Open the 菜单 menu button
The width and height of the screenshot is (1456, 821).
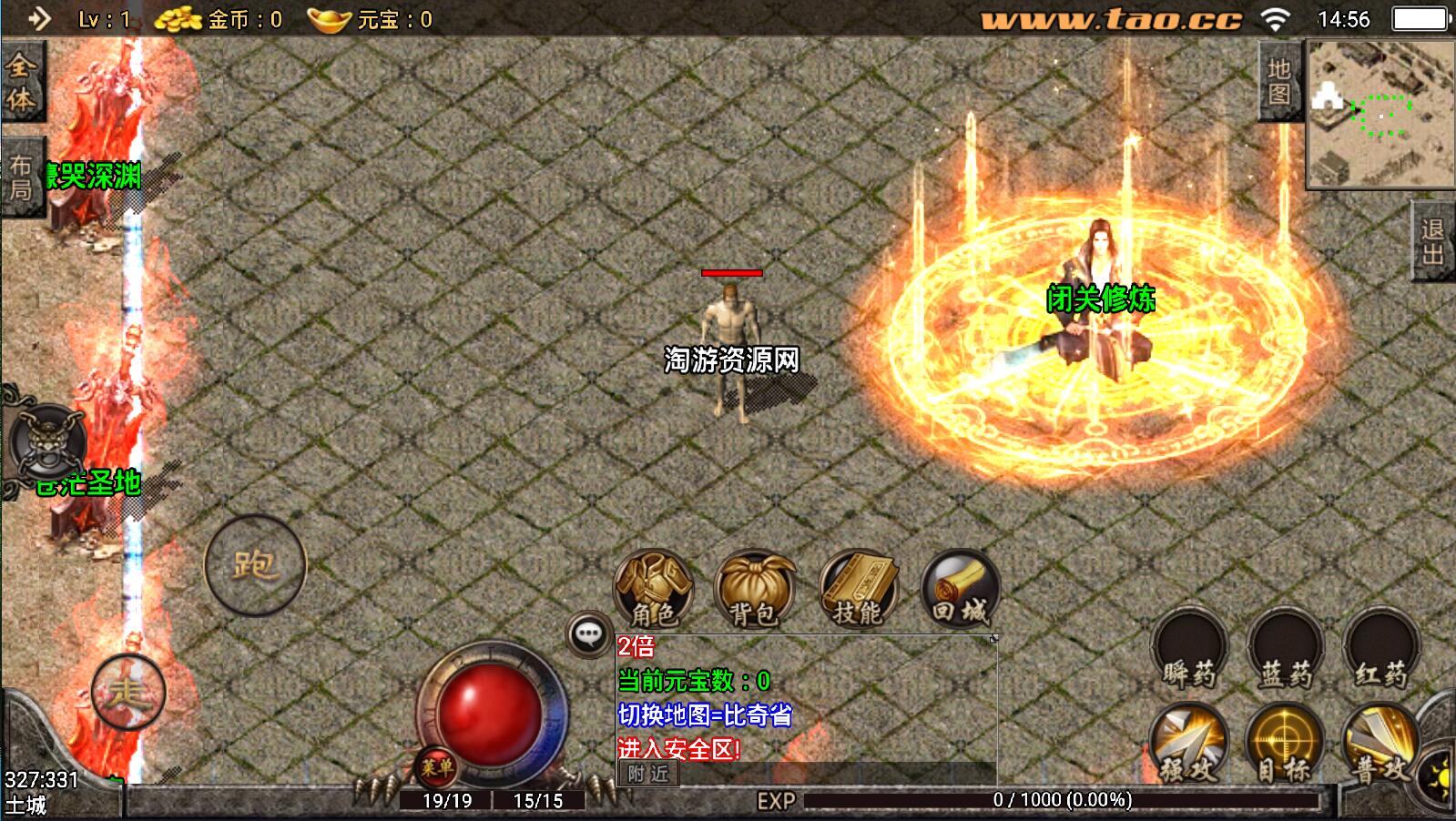point(436,767)
